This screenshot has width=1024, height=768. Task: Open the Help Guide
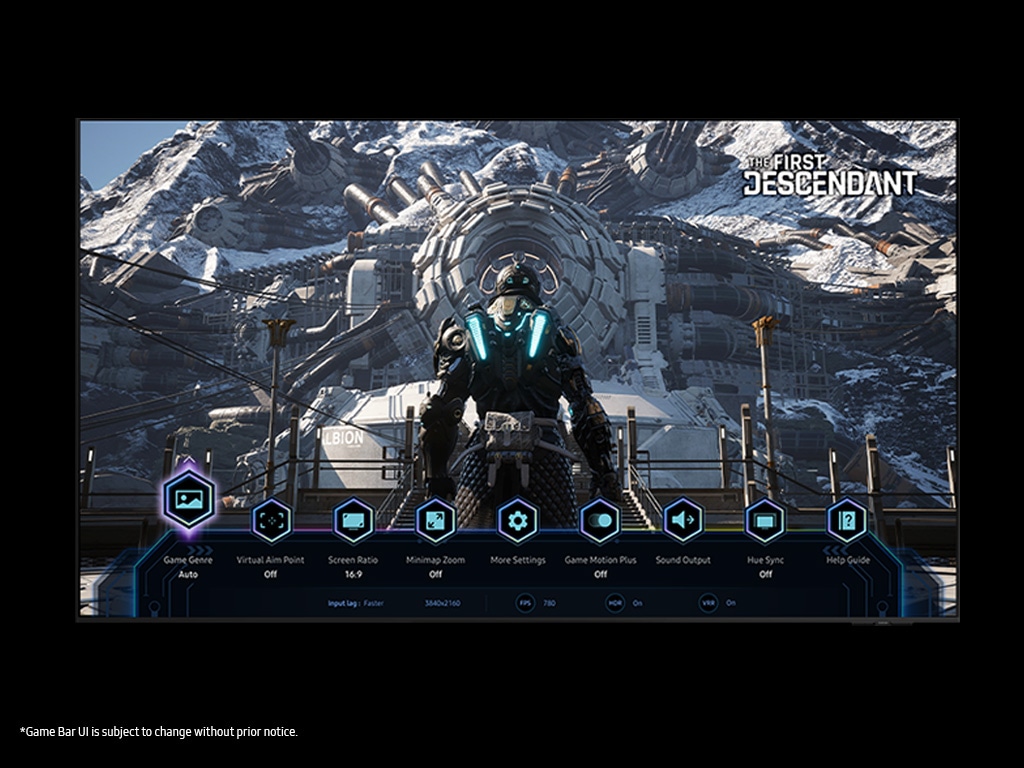pos(847,520)
